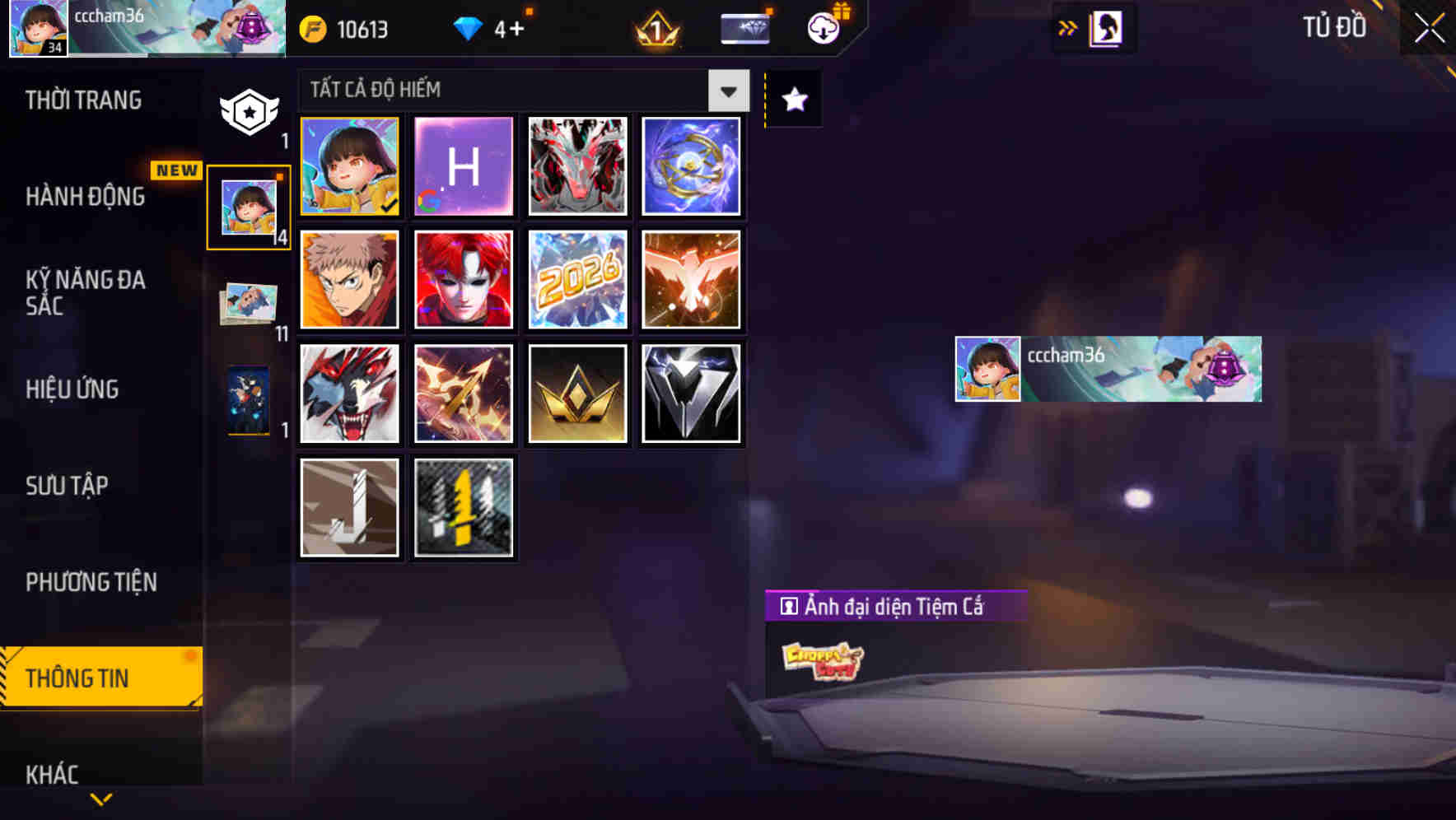The height and width of the screenshot is (820, 1456).
Task: Click the double arrow collapse control near top right
Action: pos(1068,26)
